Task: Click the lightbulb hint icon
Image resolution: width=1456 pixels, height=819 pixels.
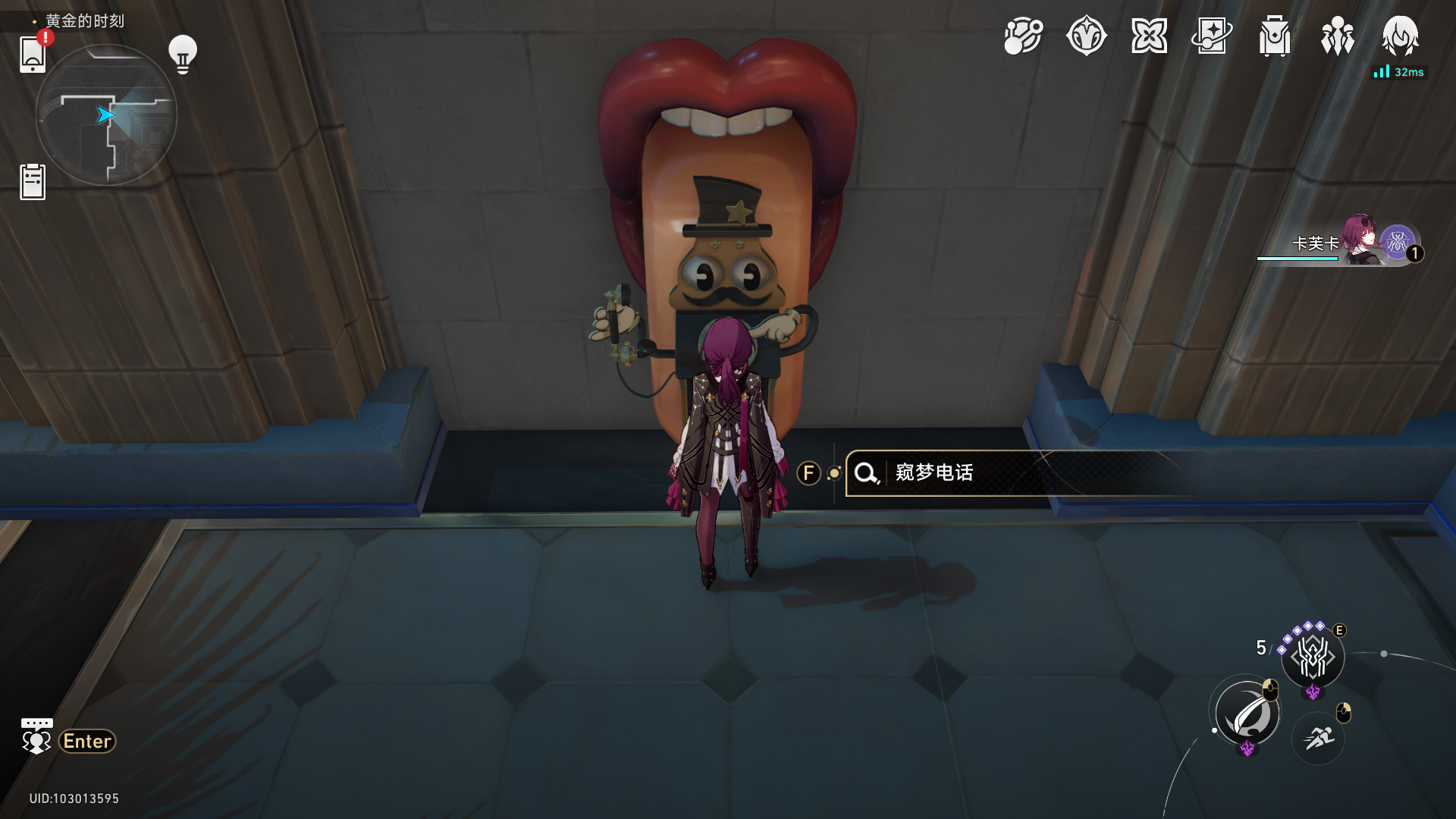Action: point(182,54)
